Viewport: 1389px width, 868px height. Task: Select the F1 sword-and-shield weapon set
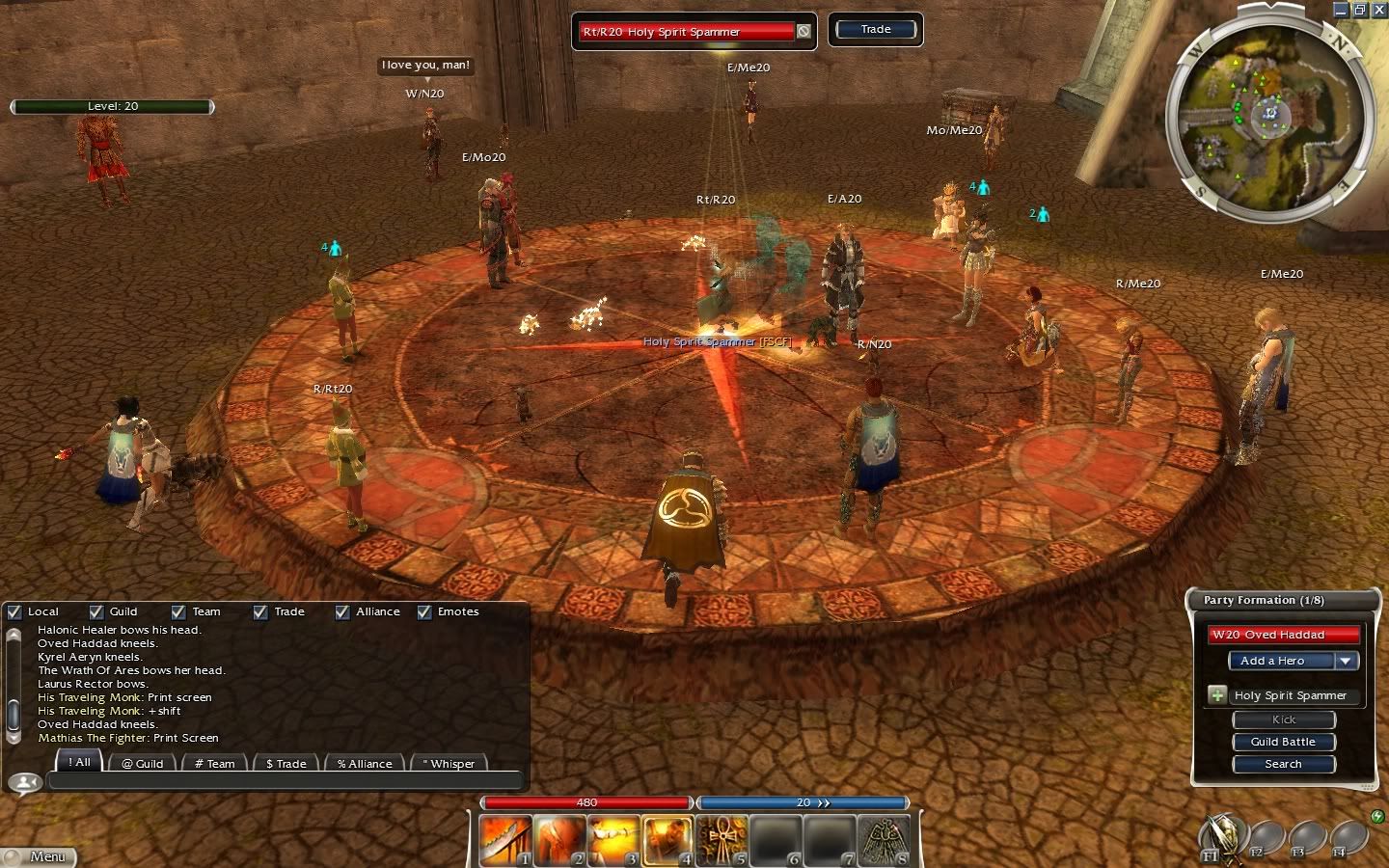click(x=1221, y=837)
